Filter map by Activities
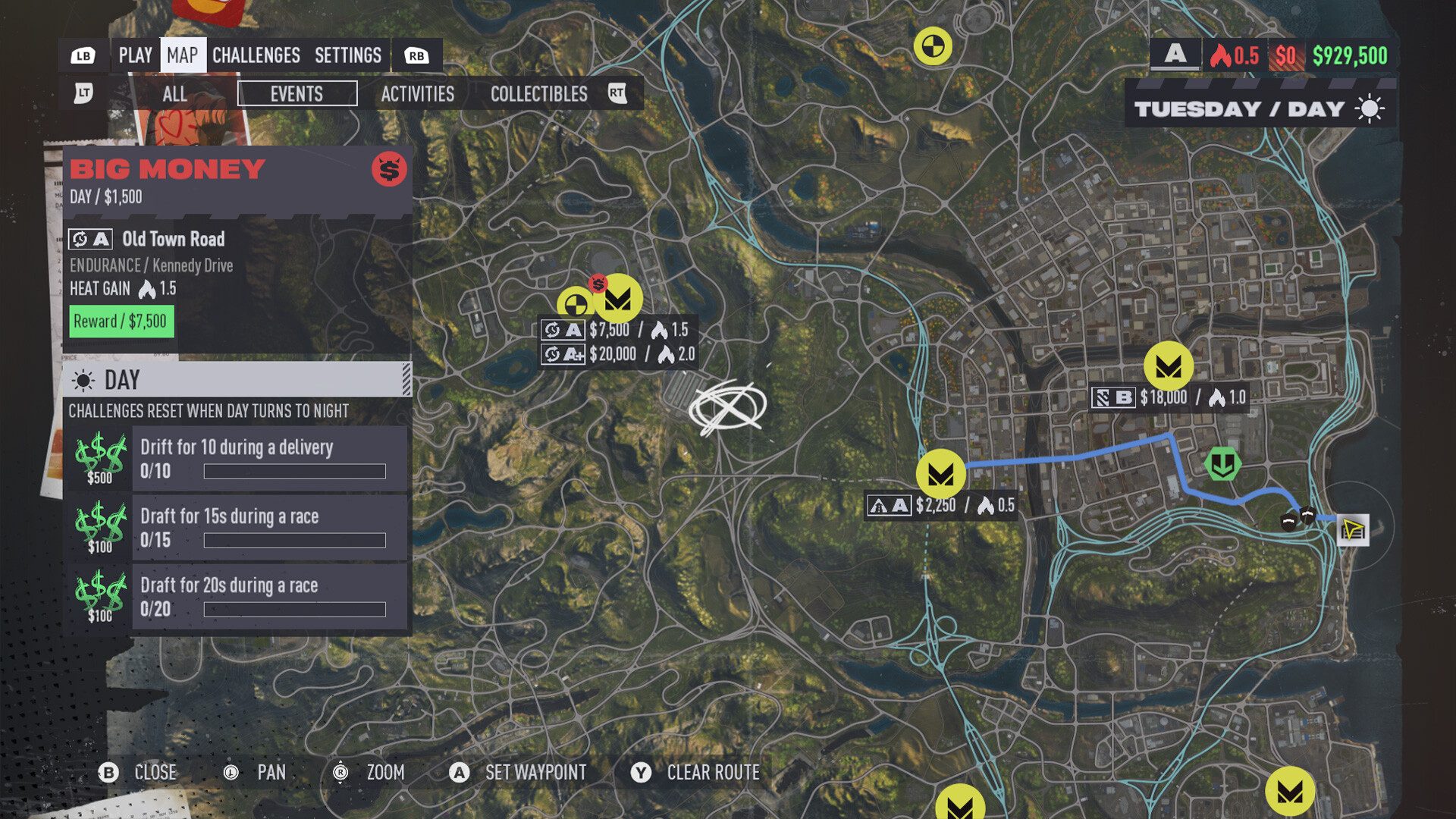1456x819 pixels. [417, 94]
